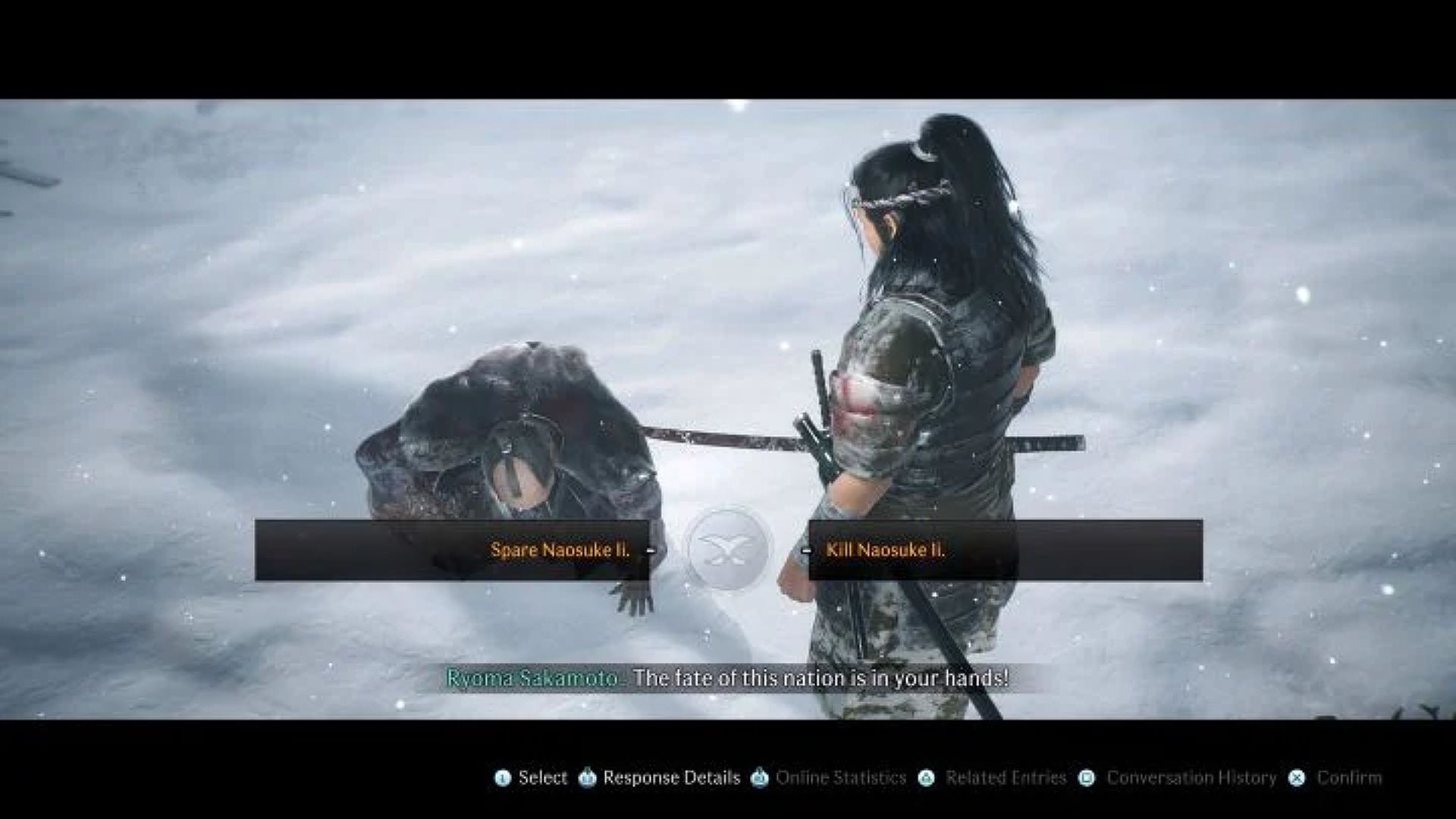The height and width of the screenshot is (819, 1456).
Task: Click the button icon next to Online Statistics
Action: pyautogui.click(x=758, y=777)
